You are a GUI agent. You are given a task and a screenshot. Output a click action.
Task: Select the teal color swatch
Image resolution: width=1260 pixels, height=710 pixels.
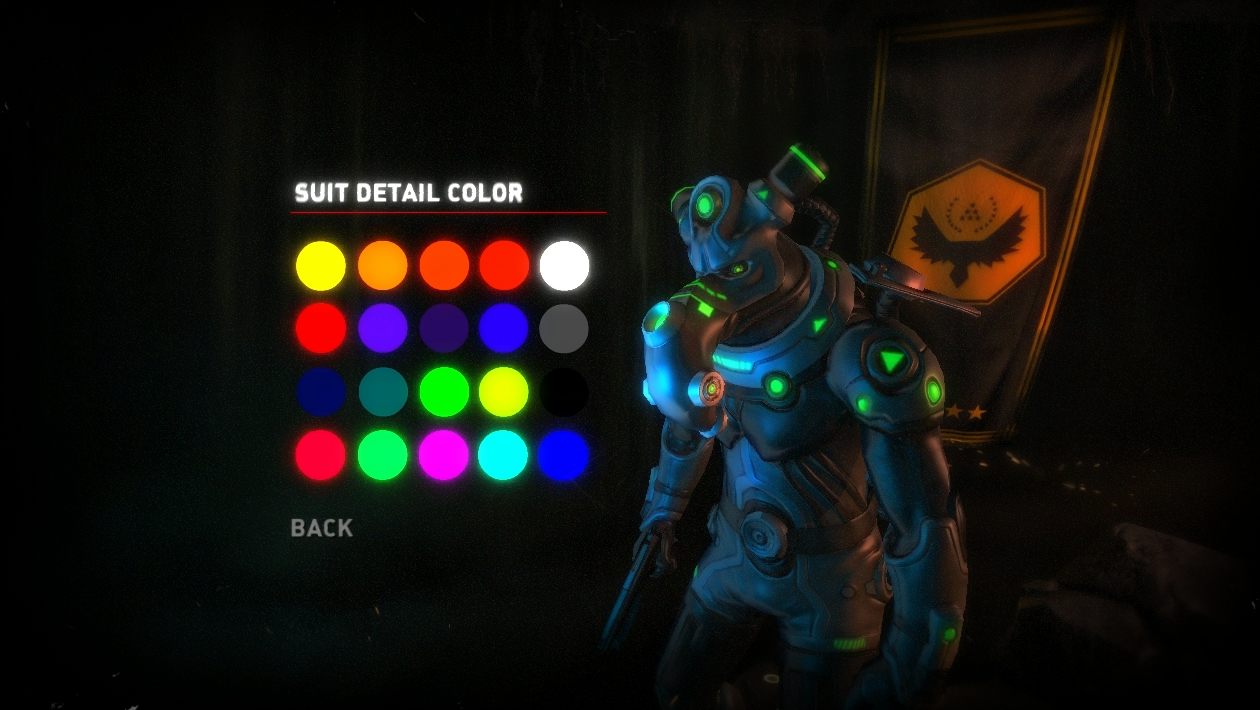[383, 392]
